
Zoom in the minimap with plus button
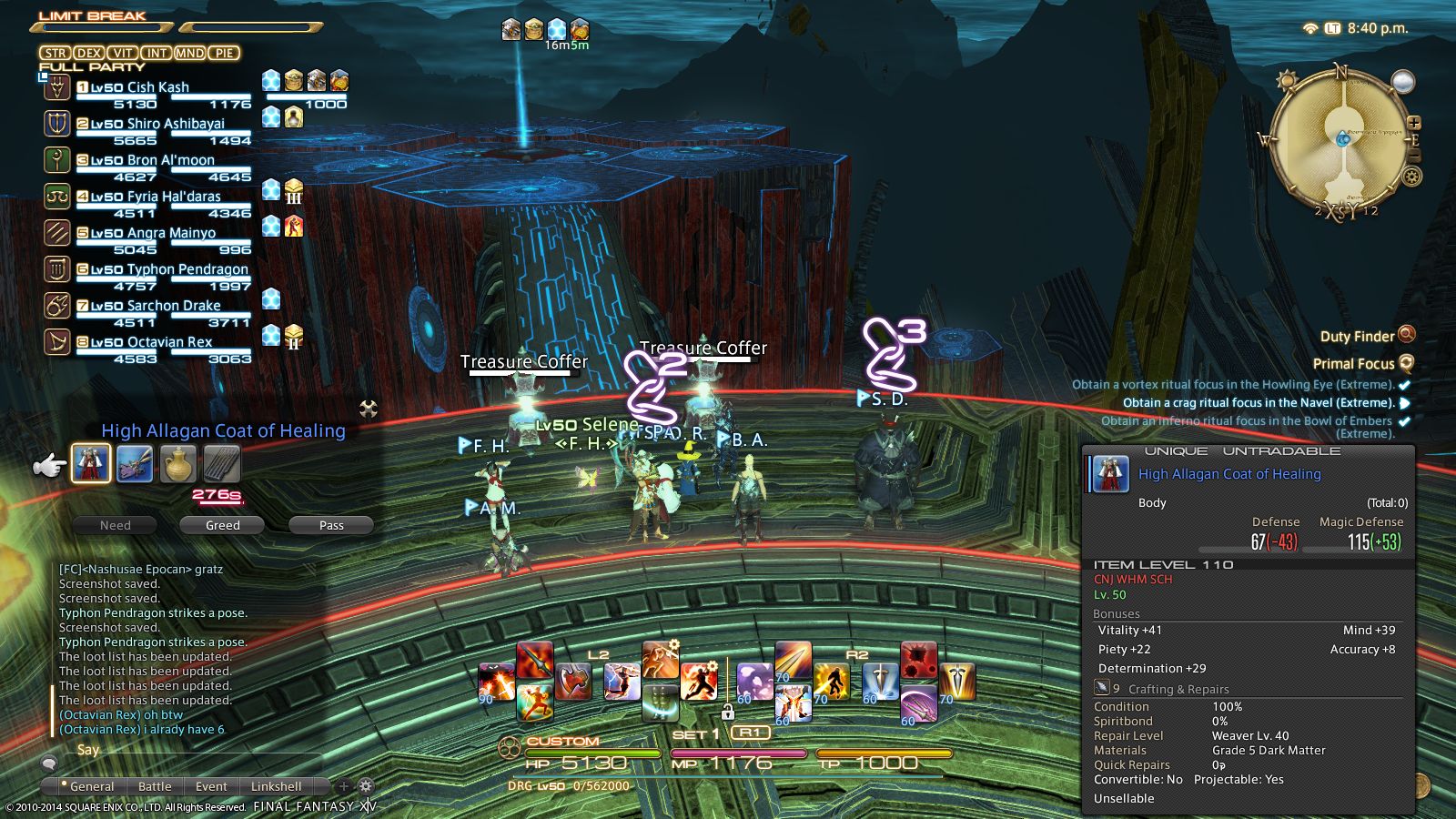[x=1413, y=122]
